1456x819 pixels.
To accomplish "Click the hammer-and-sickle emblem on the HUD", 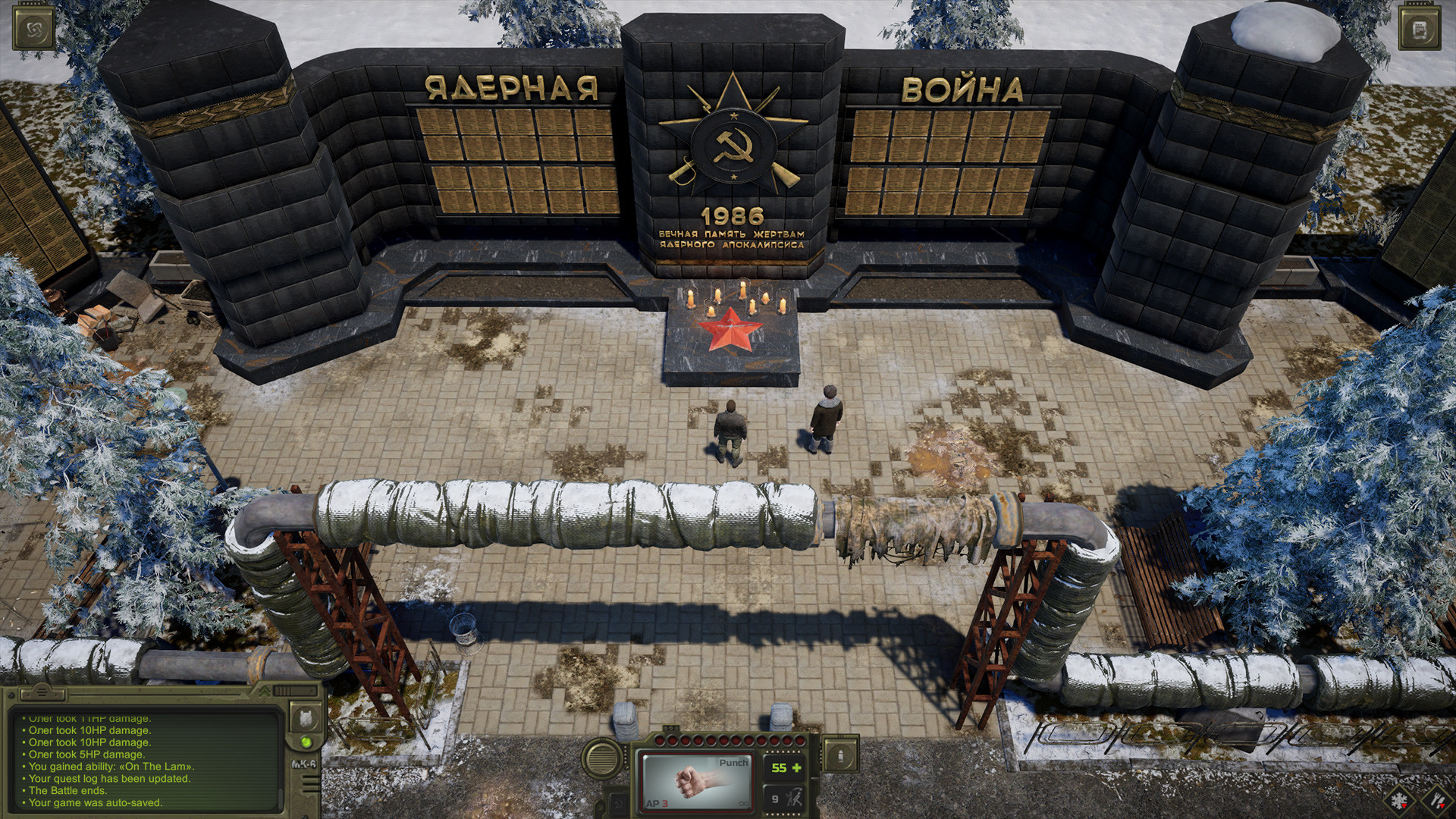I will coord(617,805).
